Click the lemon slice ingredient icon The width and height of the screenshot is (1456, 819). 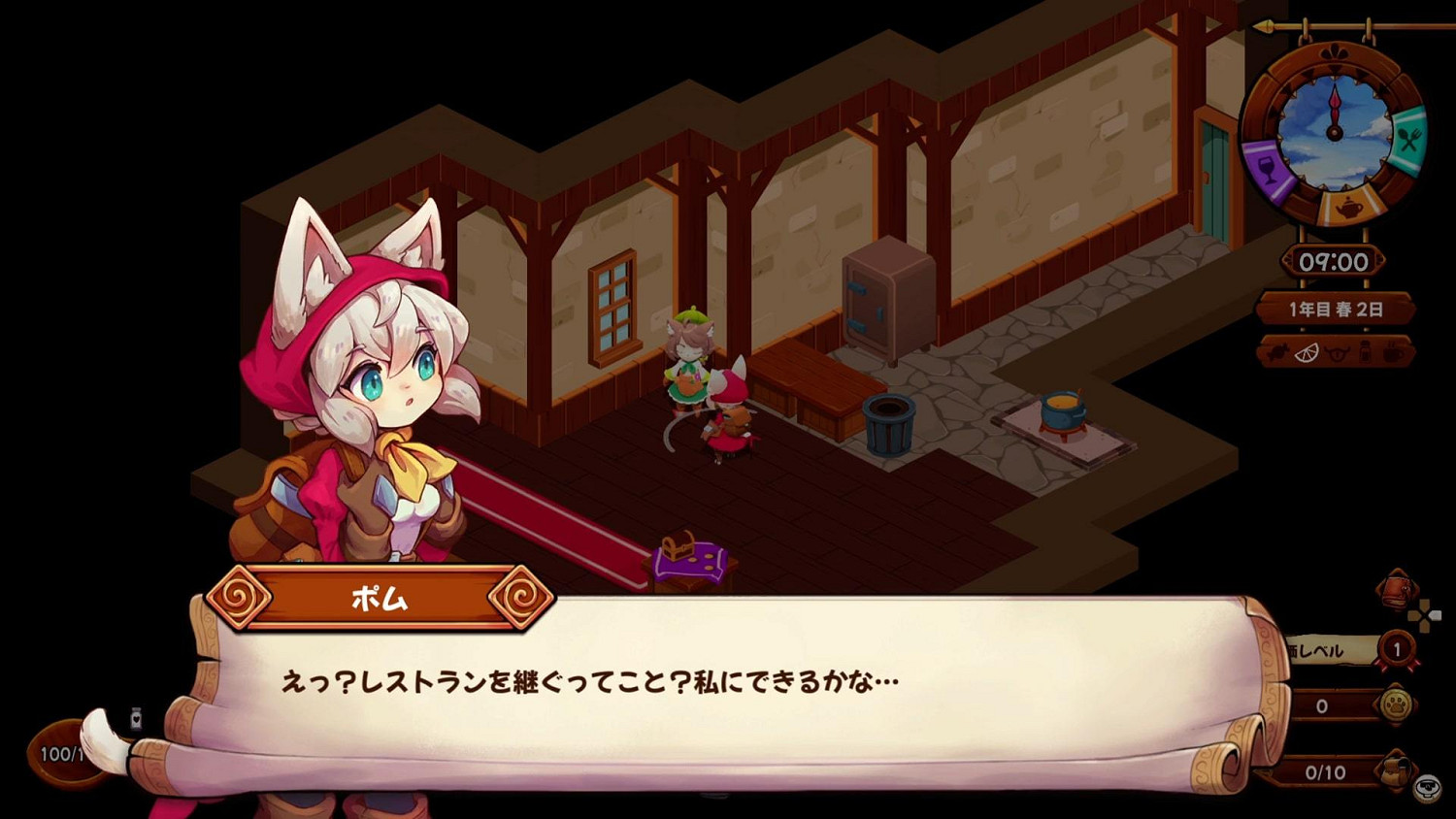pos(1307,352)
